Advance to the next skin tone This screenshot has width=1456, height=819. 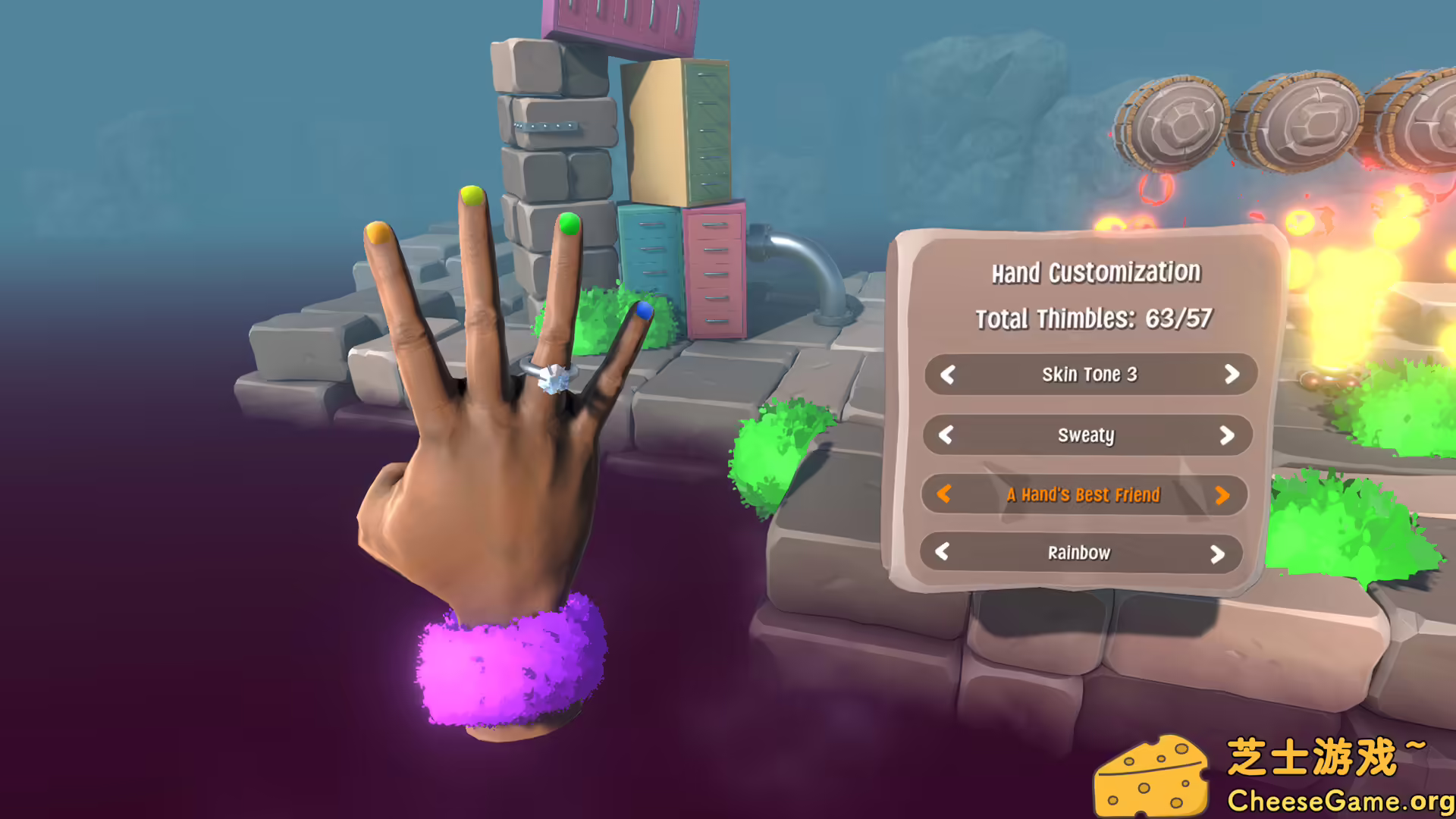point(1233,375)
